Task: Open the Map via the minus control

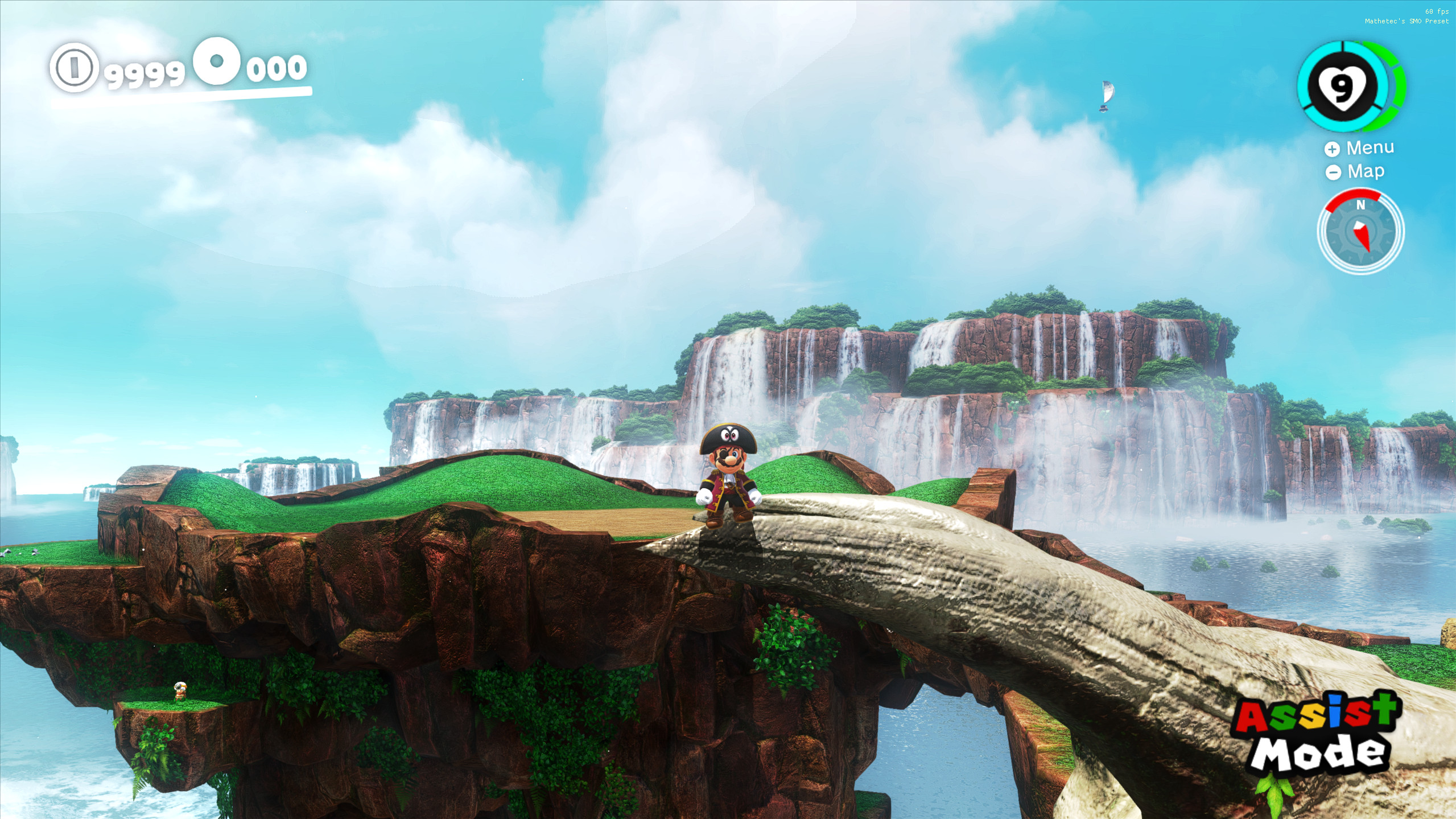Action: (x=1333, y=171)
